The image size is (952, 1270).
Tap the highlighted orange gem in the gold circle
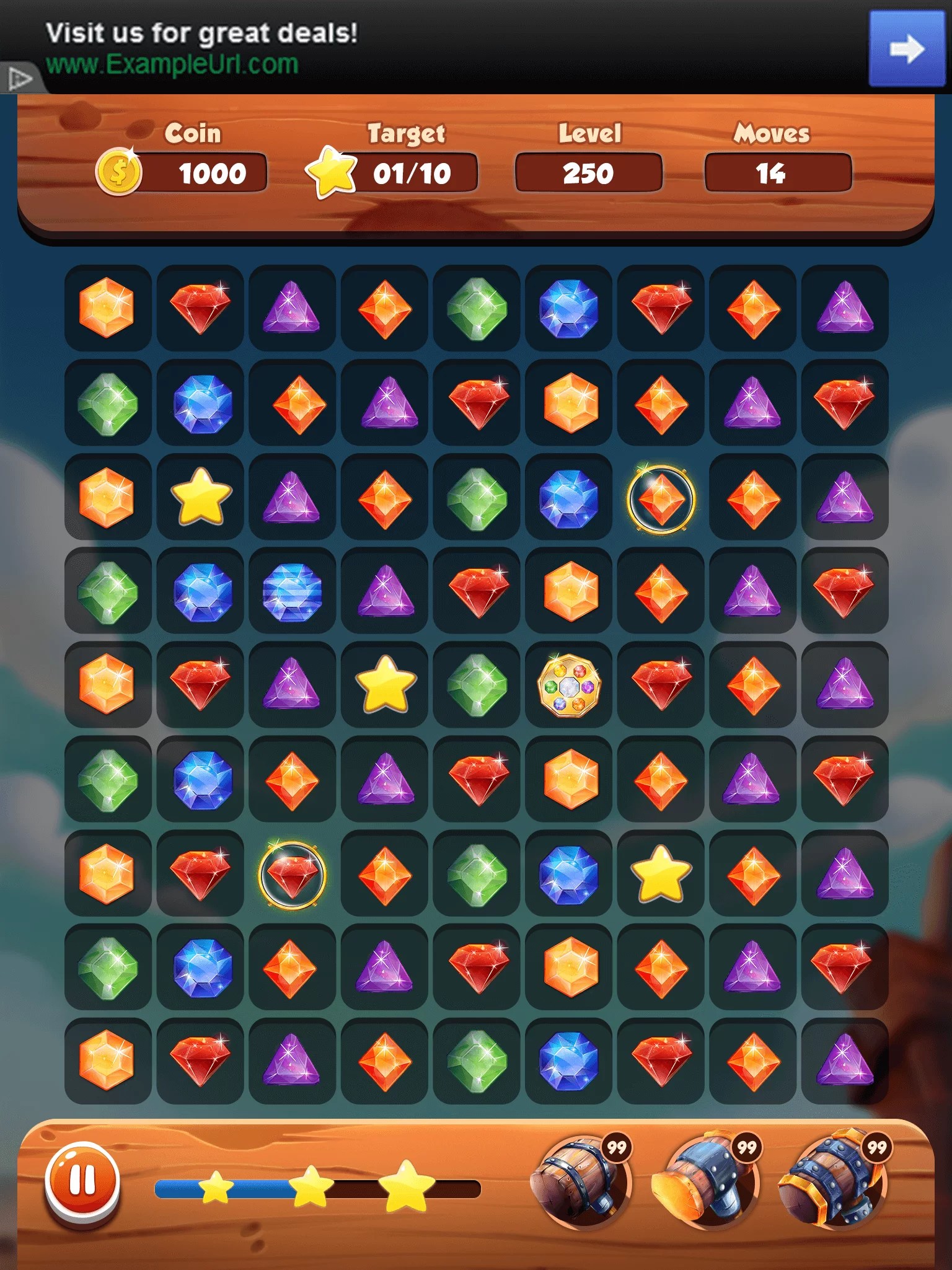(x=661, y=498)
